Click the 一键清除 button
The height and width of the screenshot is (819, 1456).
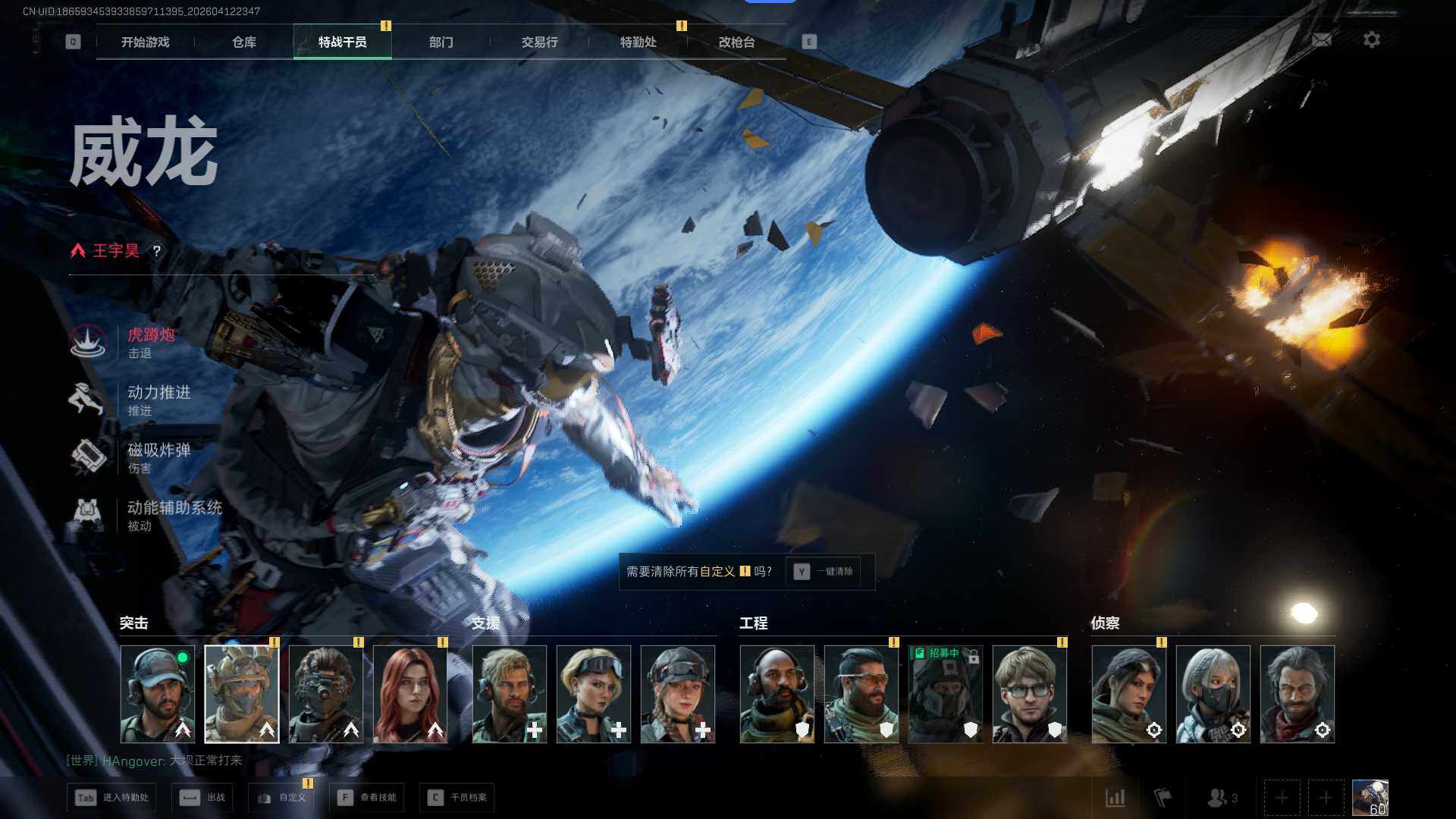click(824, 572)
